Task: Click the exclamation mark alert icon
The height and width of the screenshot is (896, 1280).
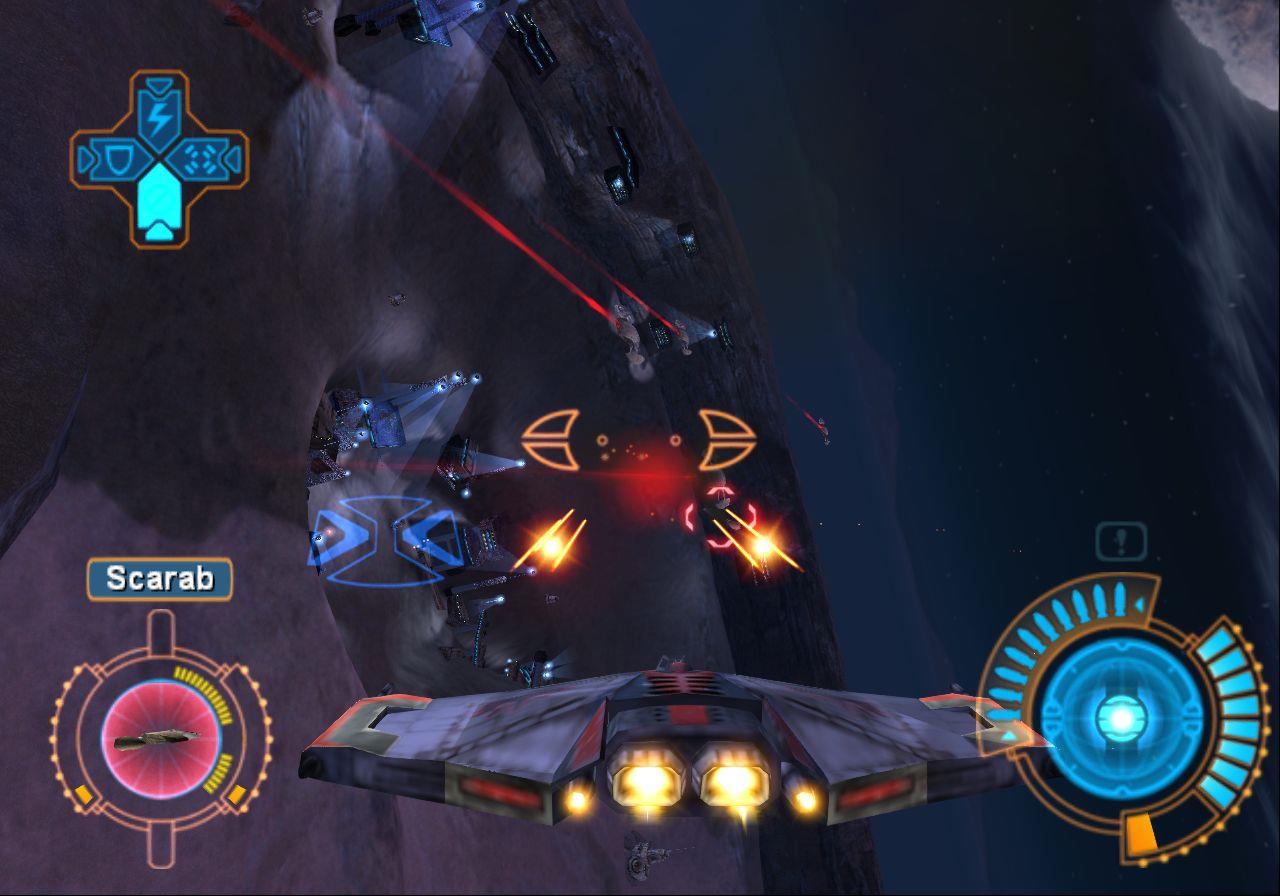Action: [x=1121, y=542]
